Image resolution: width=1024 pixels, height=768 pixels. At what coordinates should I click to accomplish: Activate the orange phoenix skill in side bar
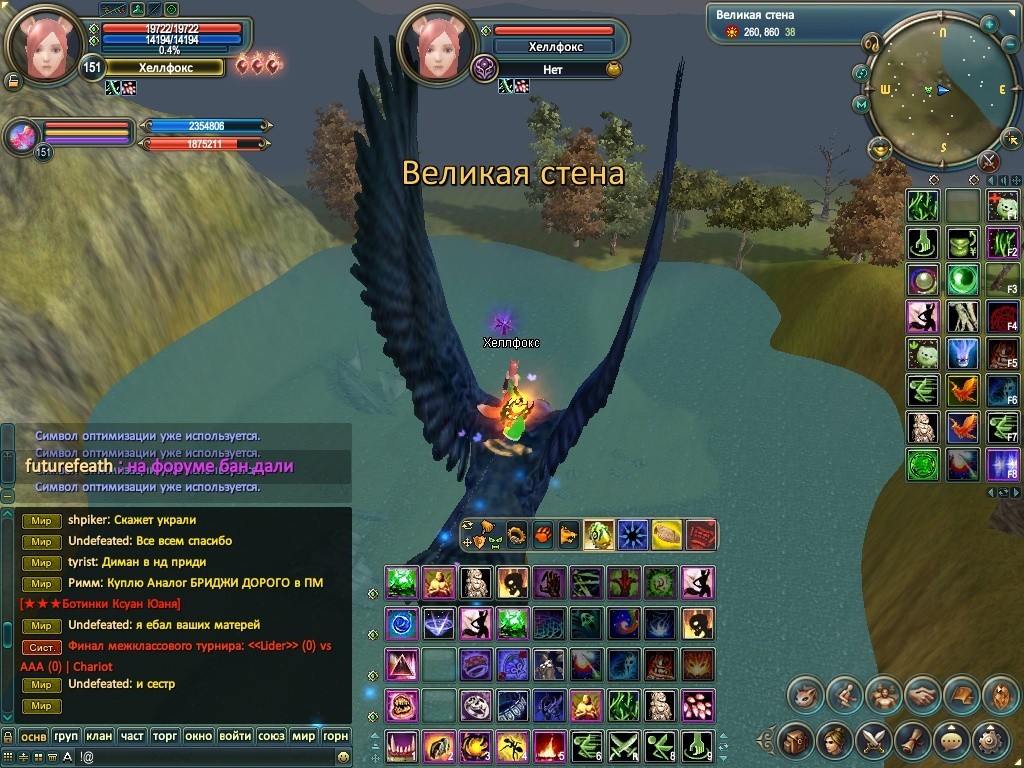click(962, 390)
